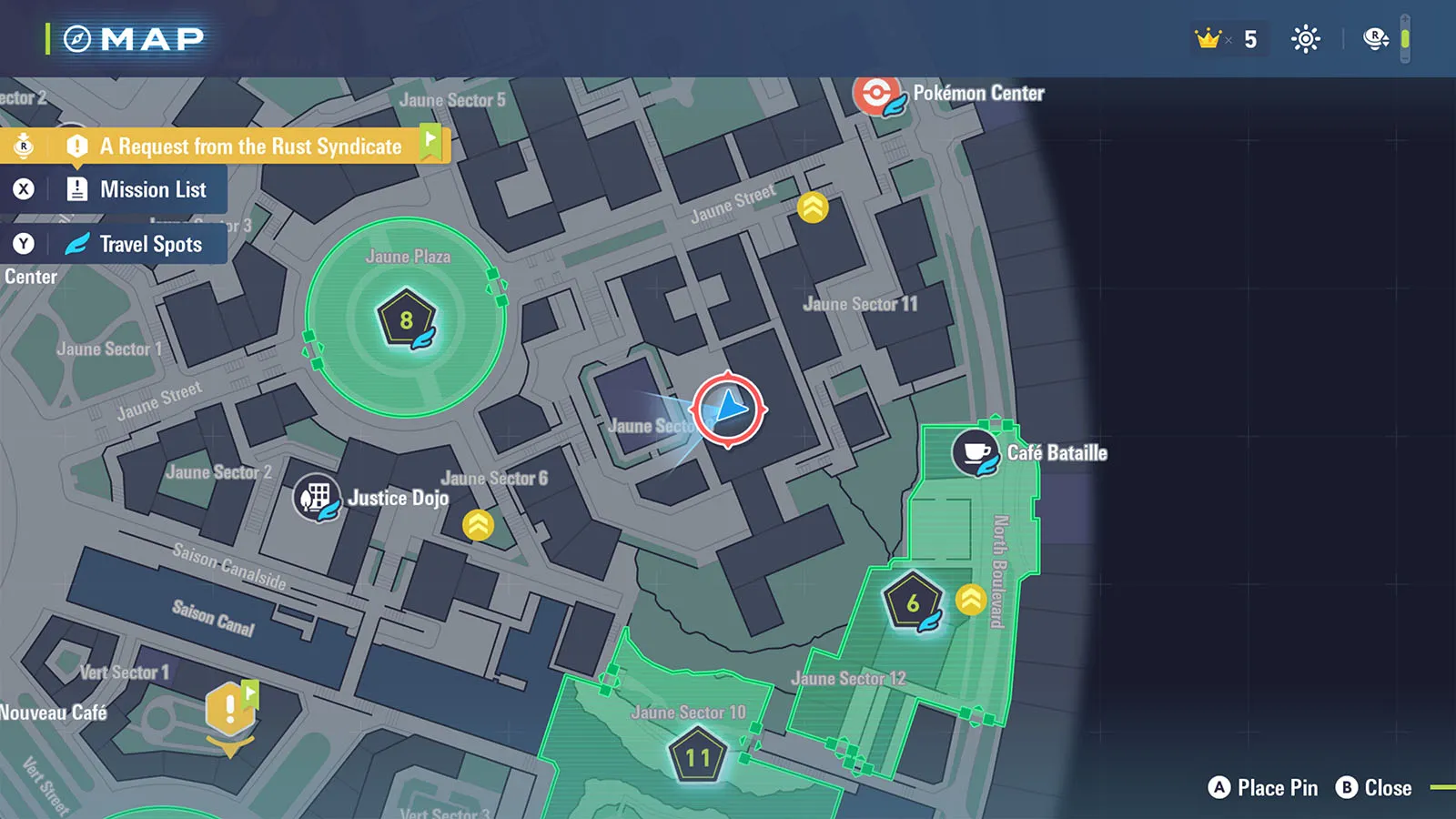Viewport: 1456px width, 819px height.
Task: Select the Rust Syndicate request tracker
Action: (250, 147)
